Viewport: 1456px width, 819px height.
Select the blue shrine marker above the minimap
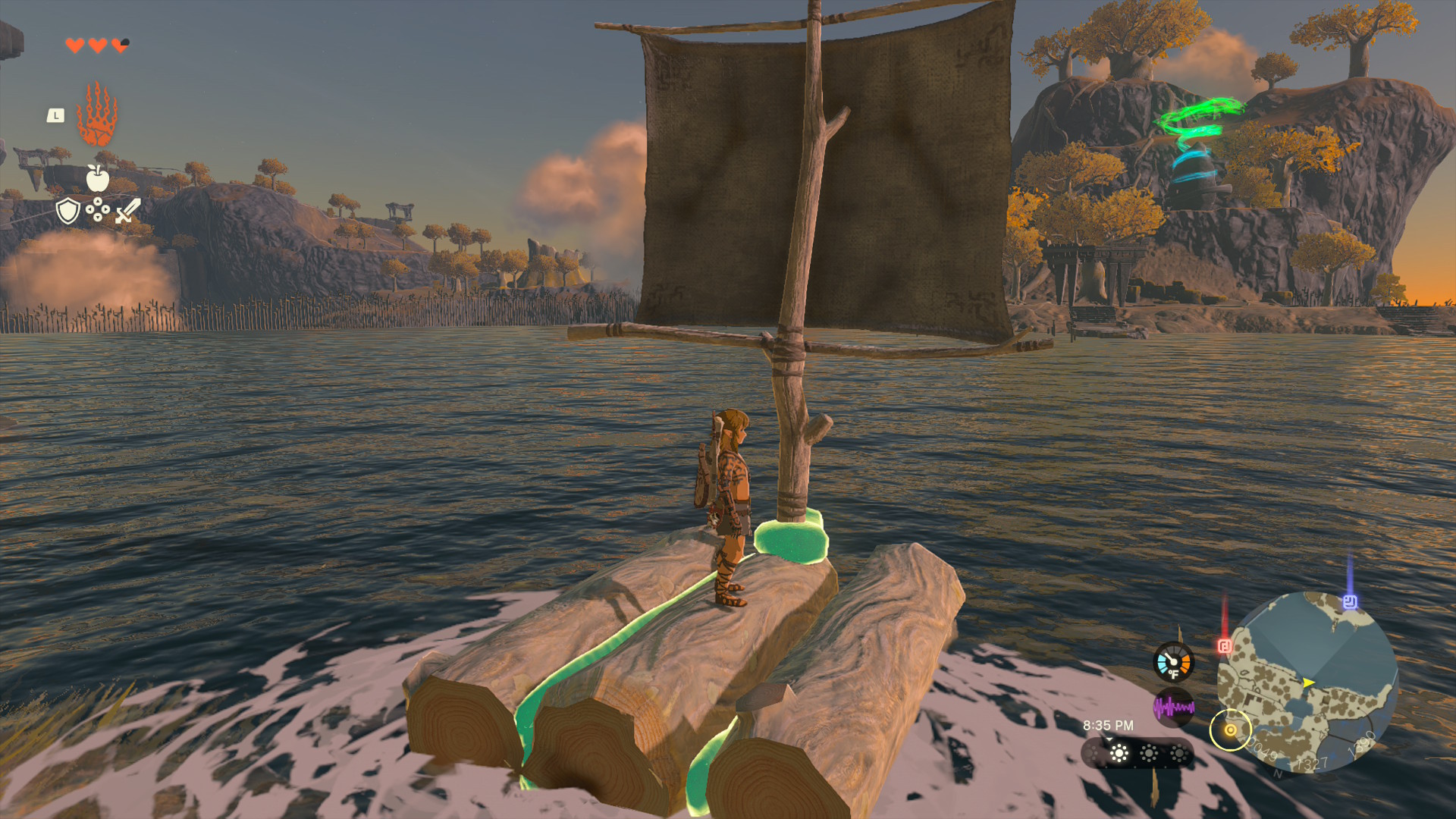pyautogui.click(x=1350, y=601)
